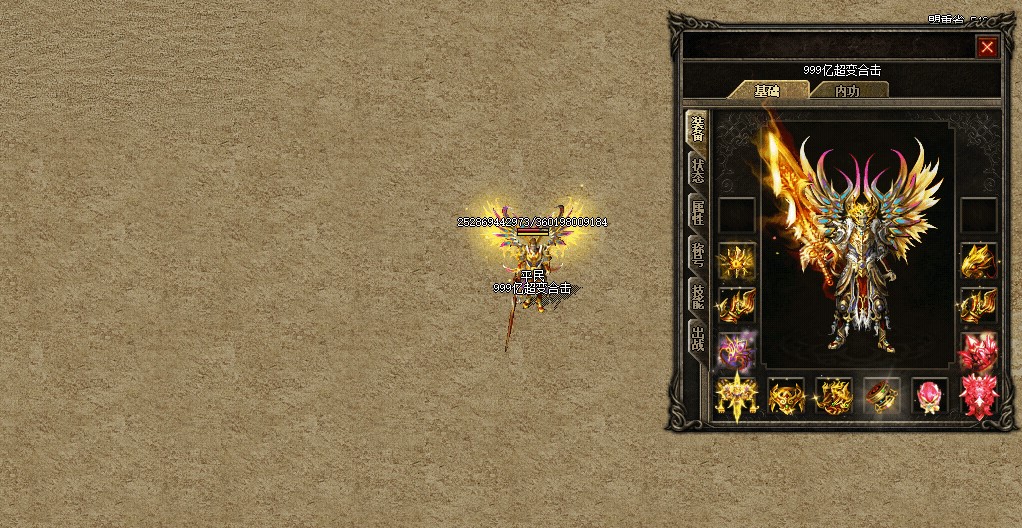Select the red crystal shield slot
This screenshot has width=1022, height=528.
click(979, 396)
